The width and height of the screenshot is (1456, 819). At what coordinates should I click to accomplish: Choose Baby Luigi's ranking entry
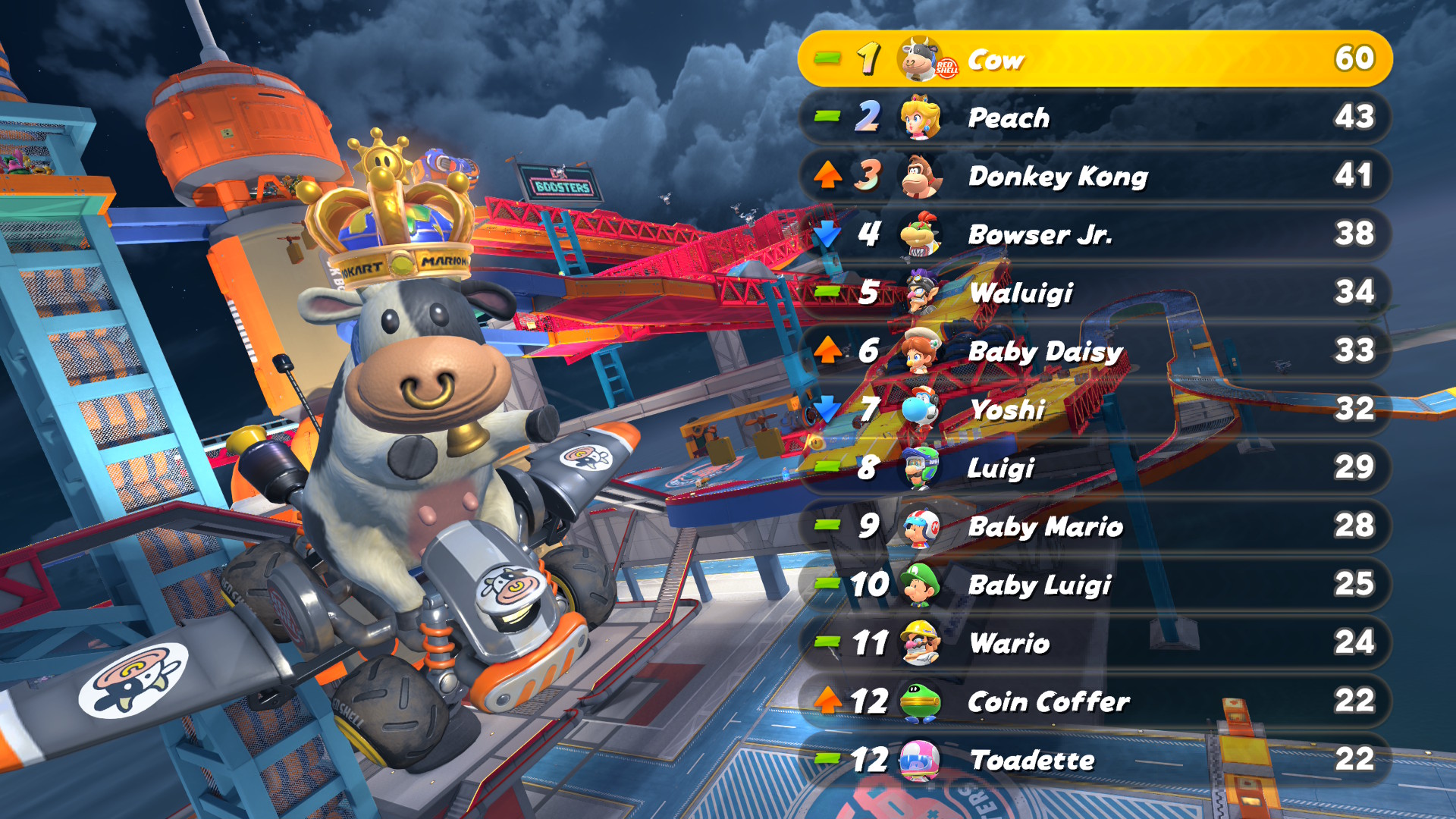coord(1095,585)
